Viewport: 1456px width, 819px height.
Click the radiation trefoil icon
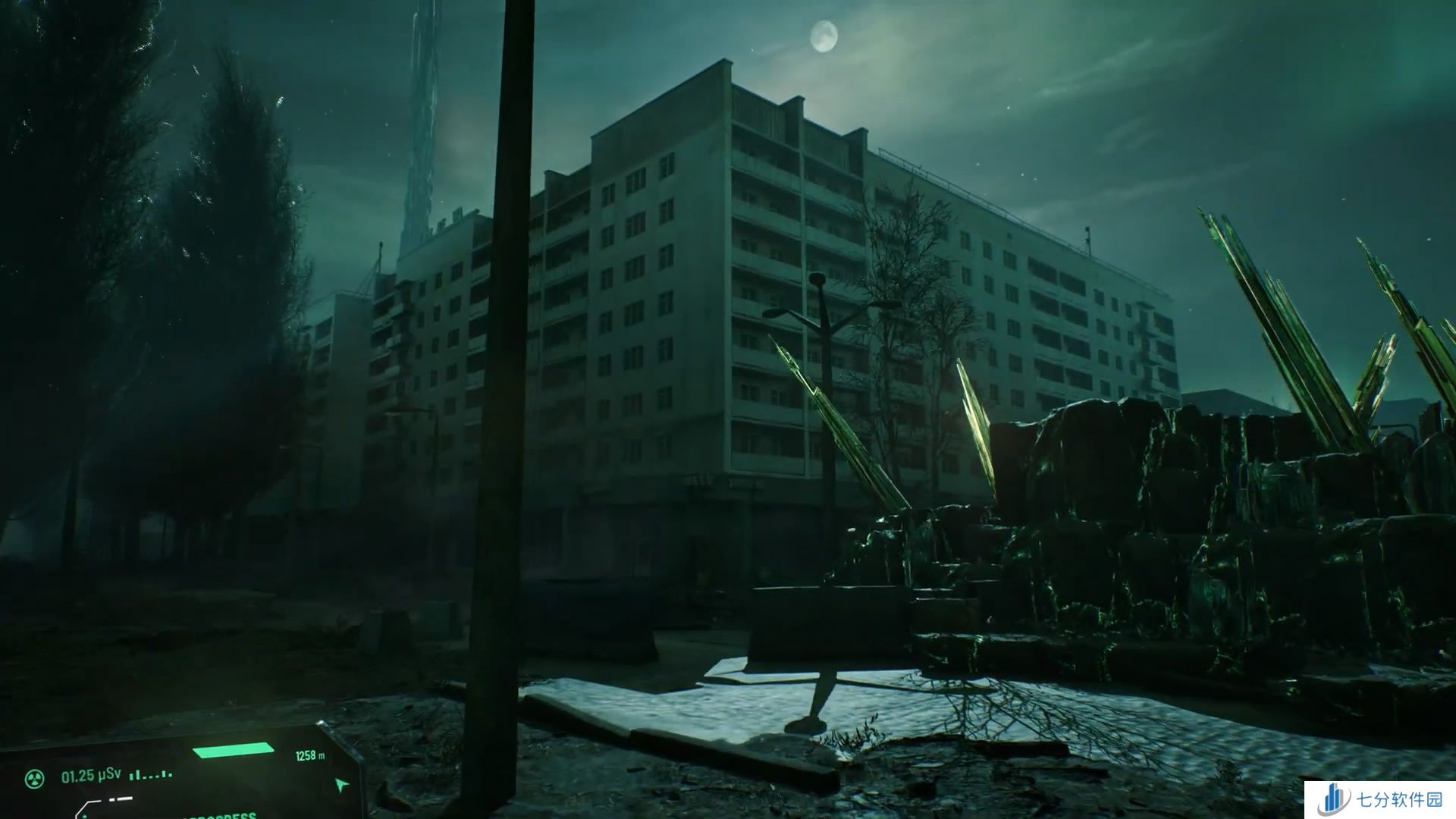coord(33,777)
